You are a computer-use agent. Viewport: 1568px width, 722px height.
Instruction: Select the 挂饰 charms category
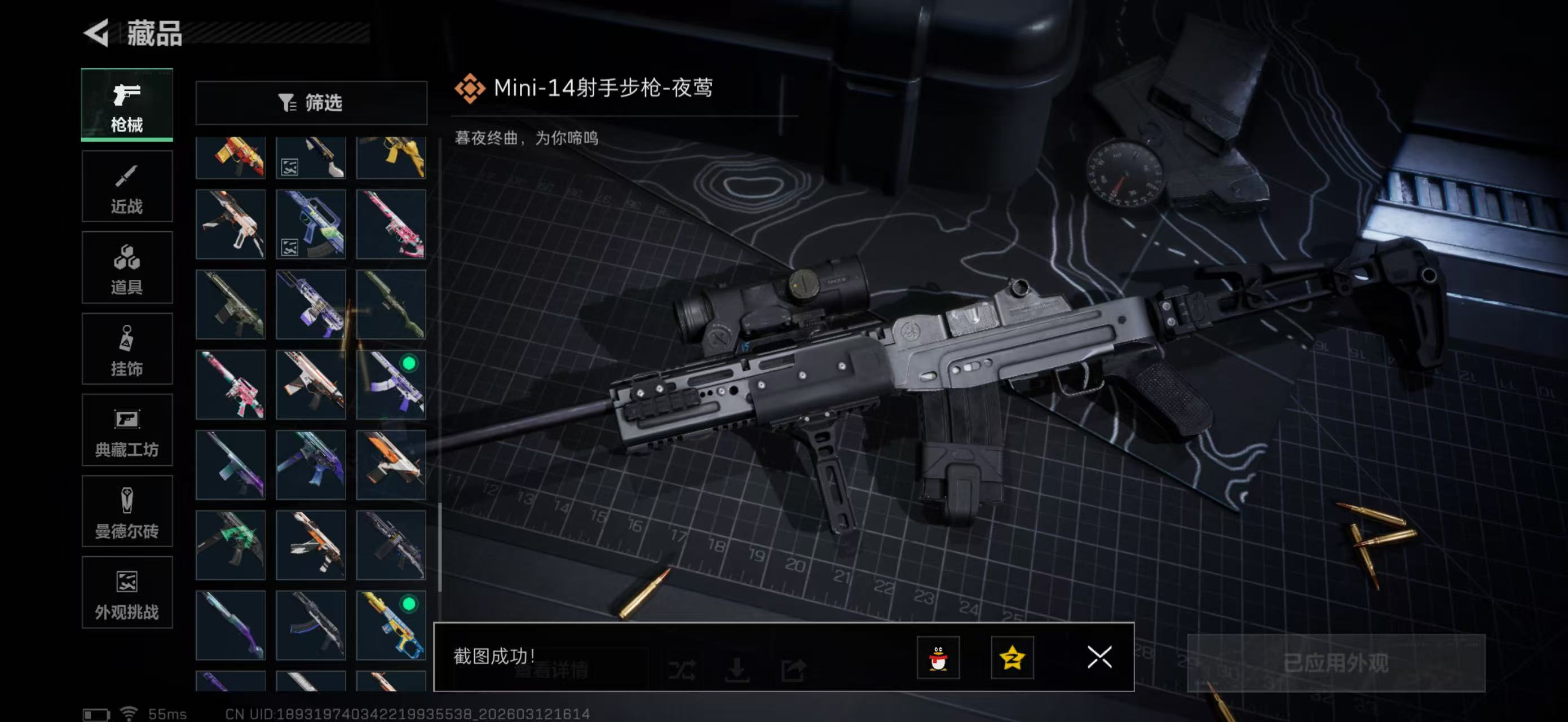(x=127, y=349)
